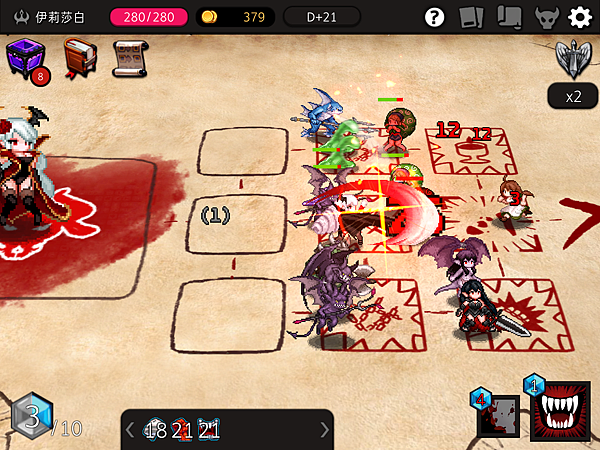Open the purple chest with 8 badge

click(25, 60)
